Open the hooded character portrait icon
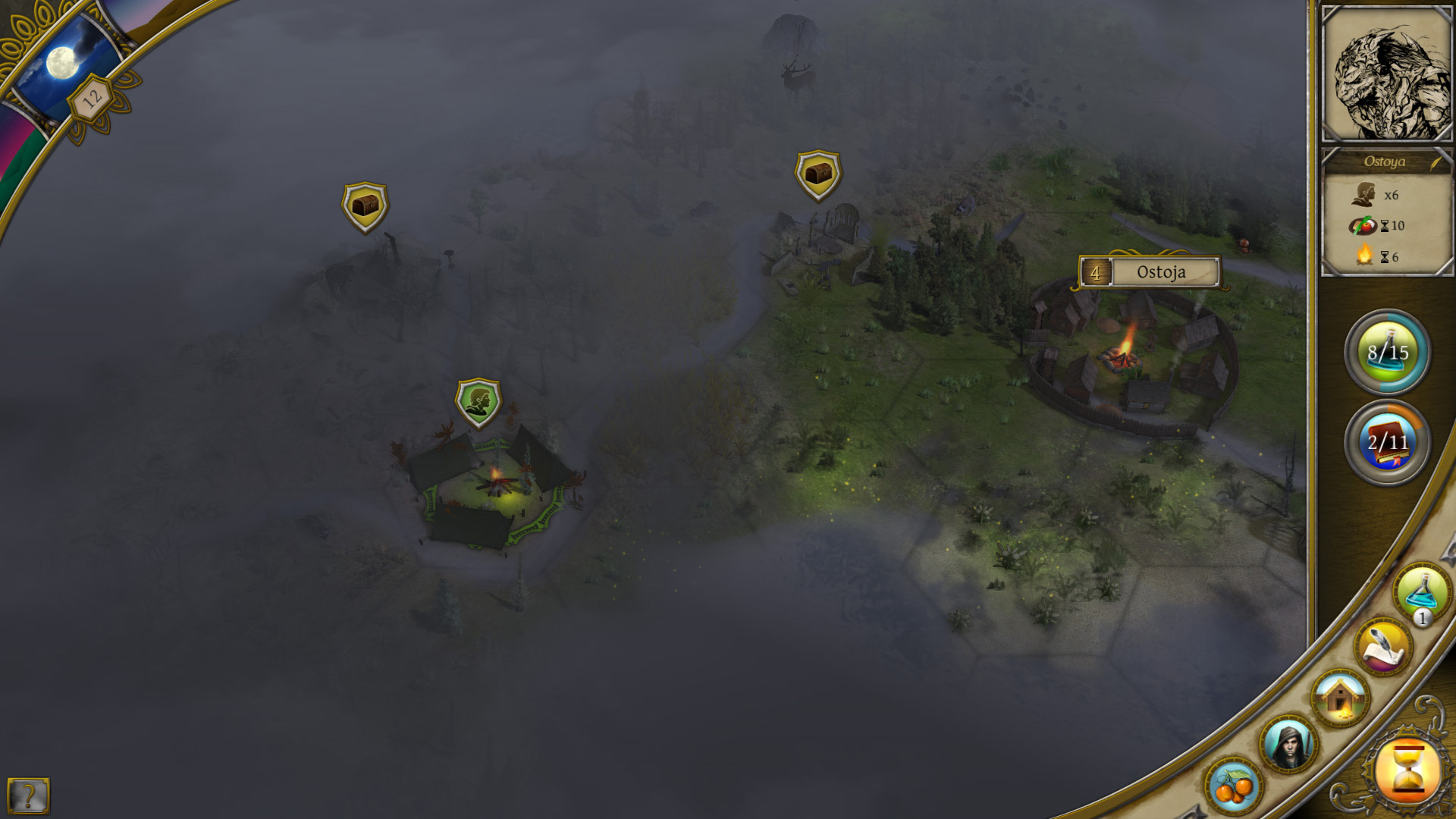 click(1288, 744)
